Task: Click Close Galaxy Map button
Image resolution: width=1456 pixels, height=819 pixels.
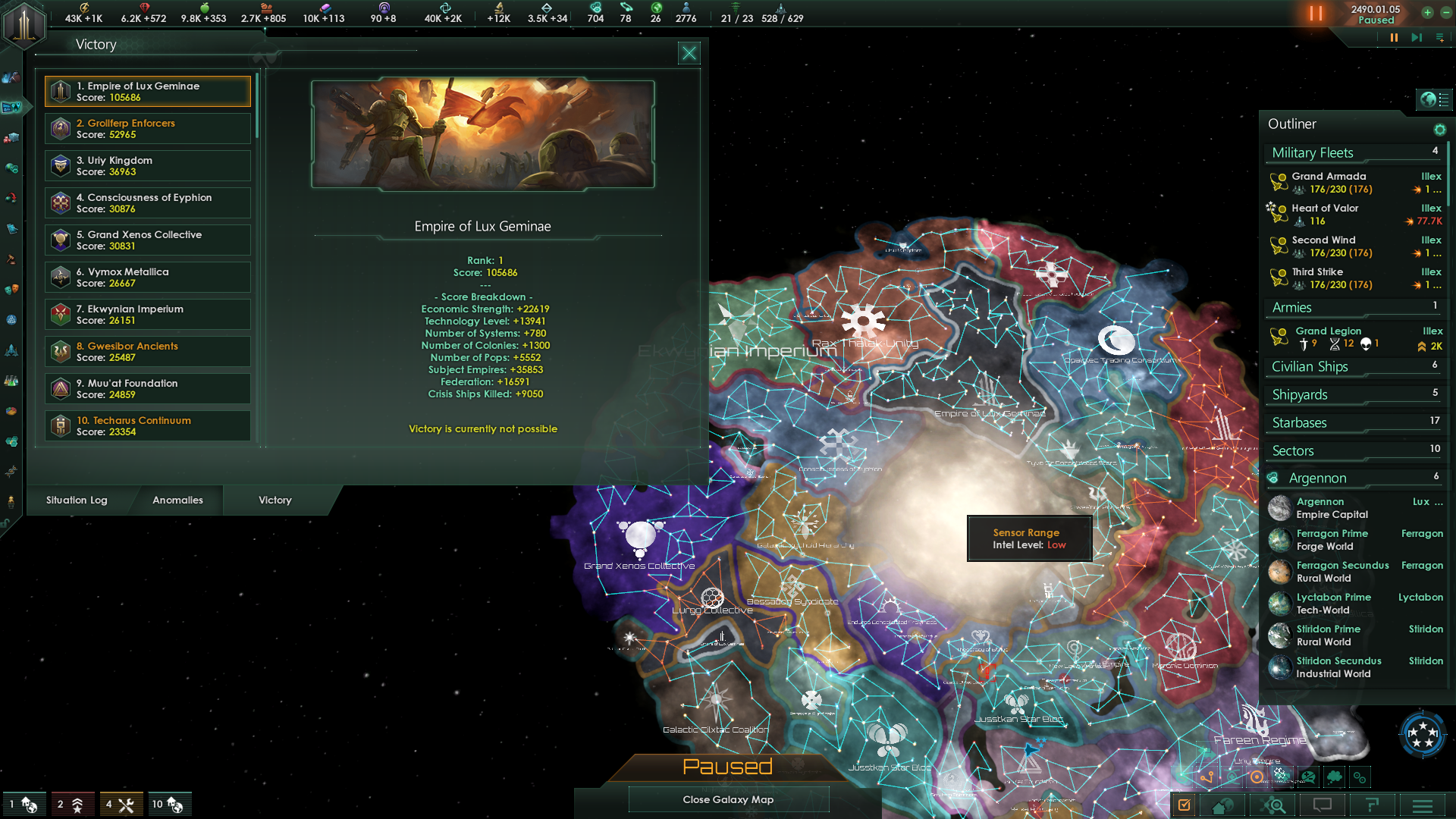Action: (728, 800)
